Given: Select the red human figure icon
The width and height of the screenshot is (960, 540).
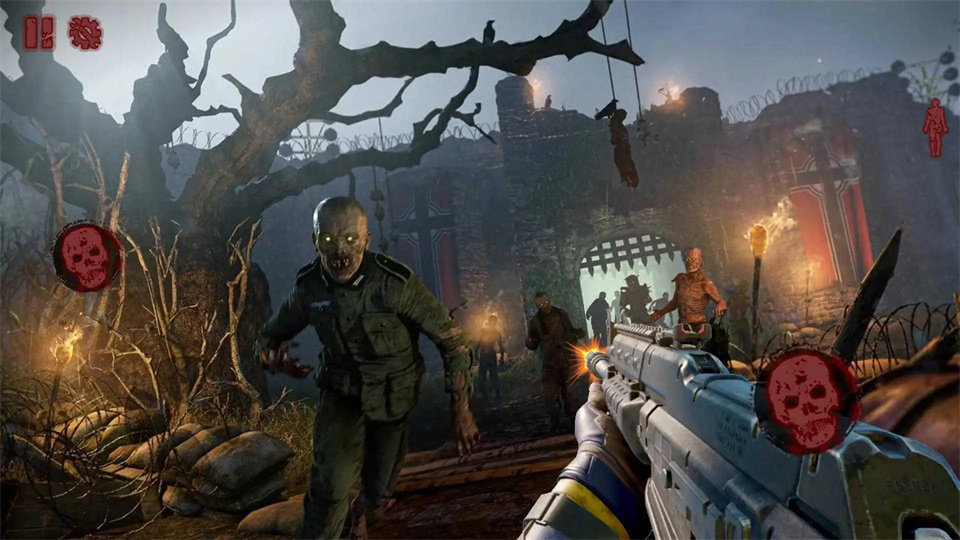Looking at the screenshot, I should pos(935,128).
